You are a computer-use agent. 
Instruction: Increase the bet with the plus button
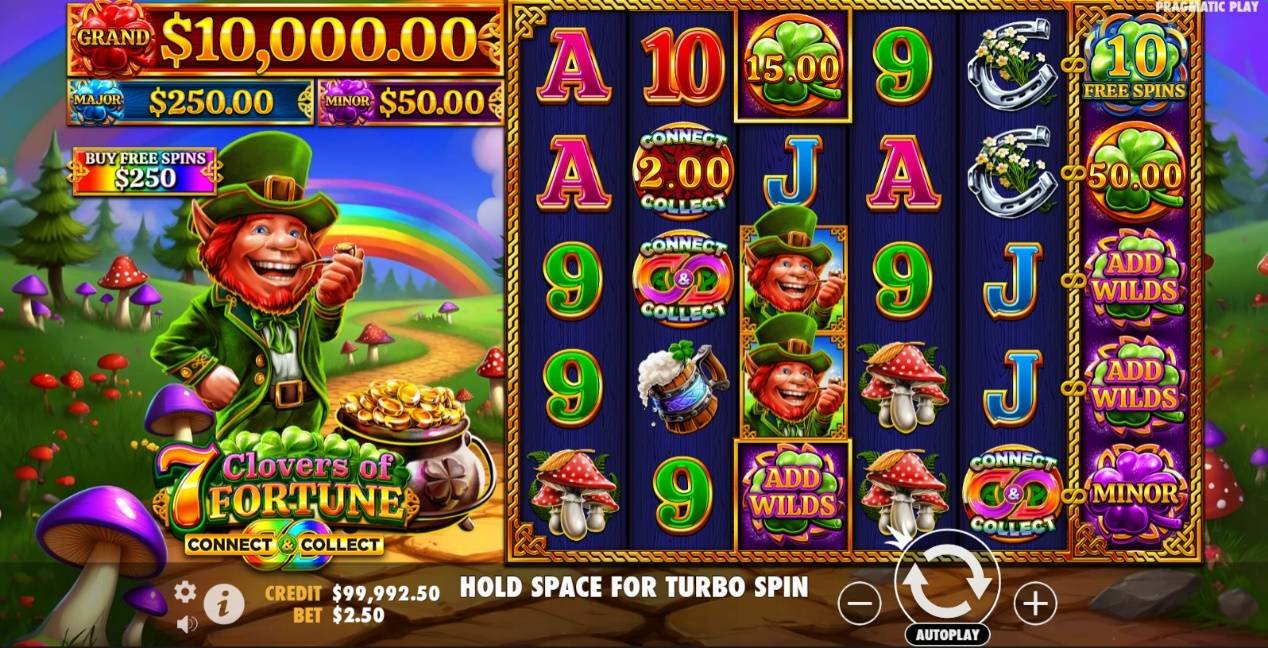[1035, 603]
